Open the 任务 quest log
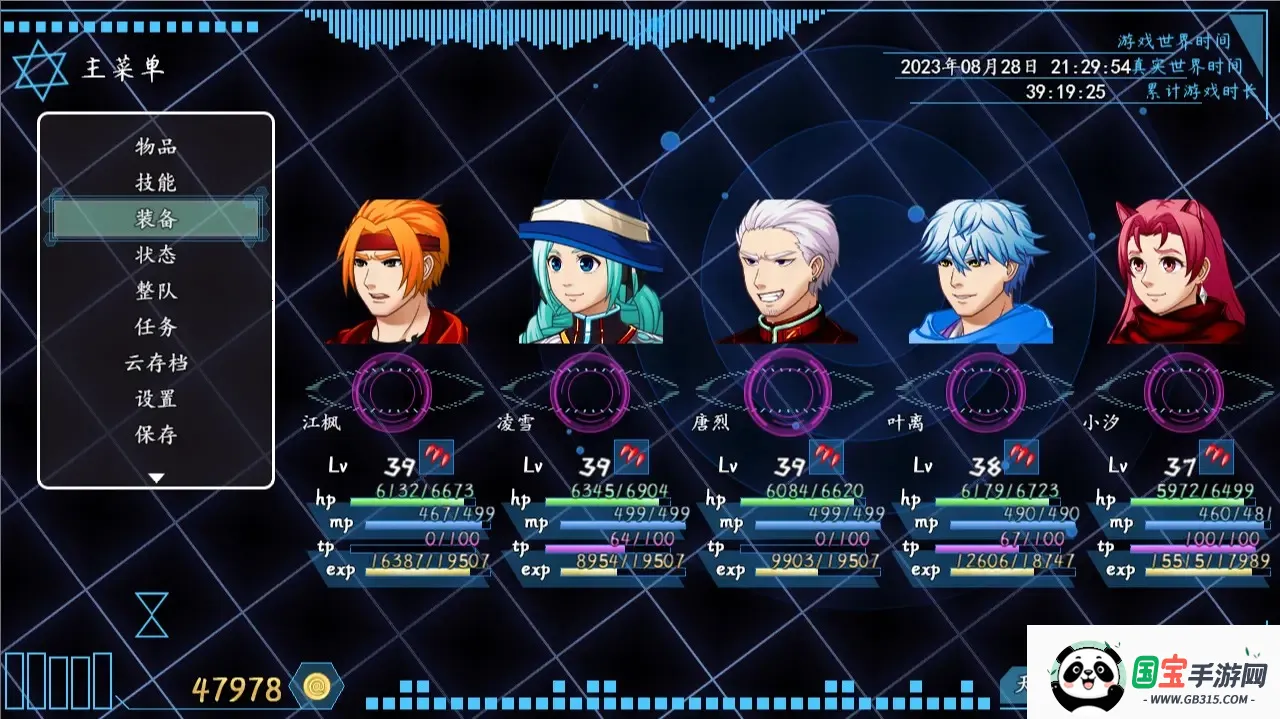The width and height of the screenshot is (1280, 719). [156, 327]
